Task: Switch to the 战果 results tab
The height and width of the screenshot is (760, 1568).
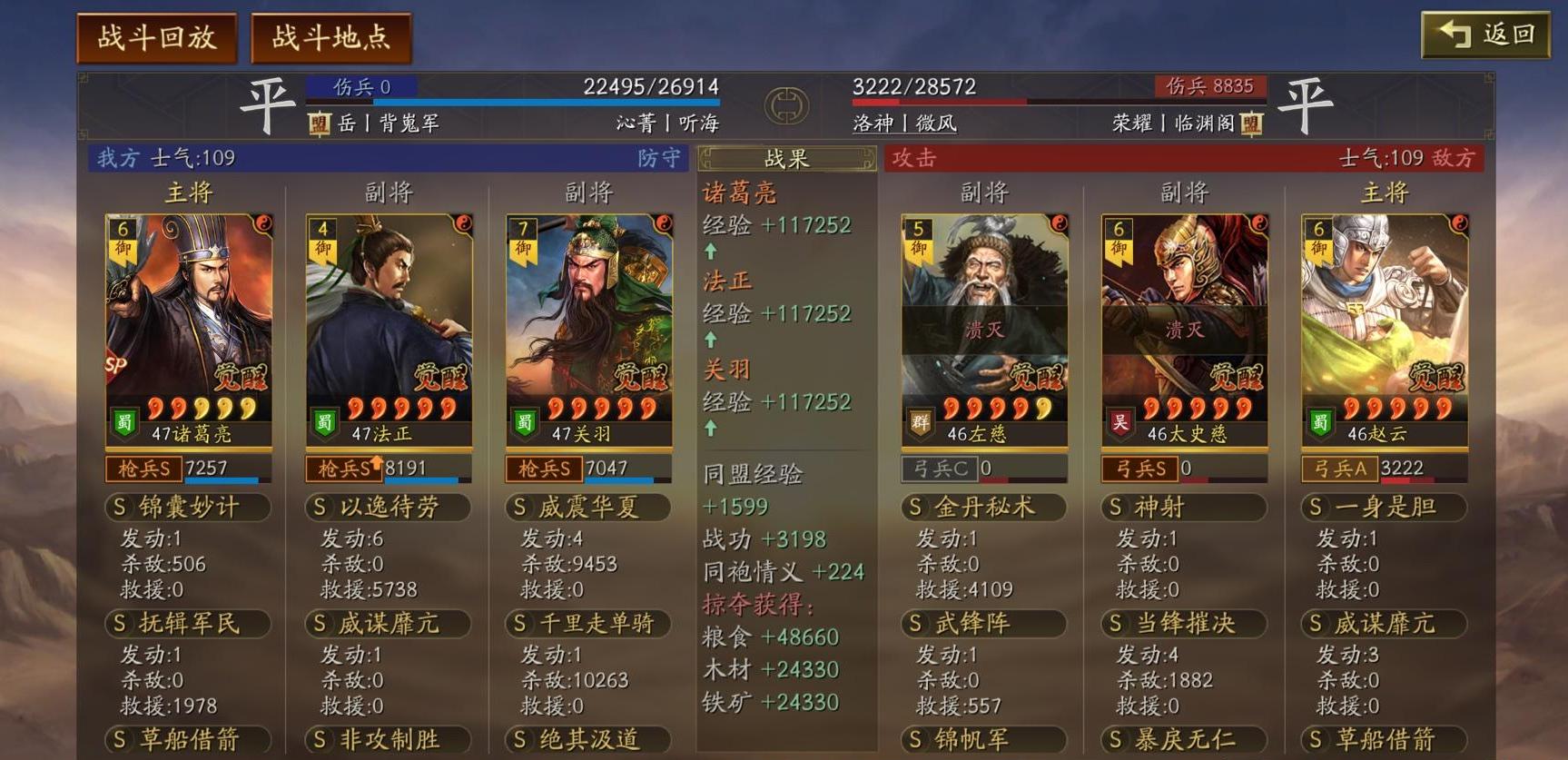Action: tap(787, 158)
